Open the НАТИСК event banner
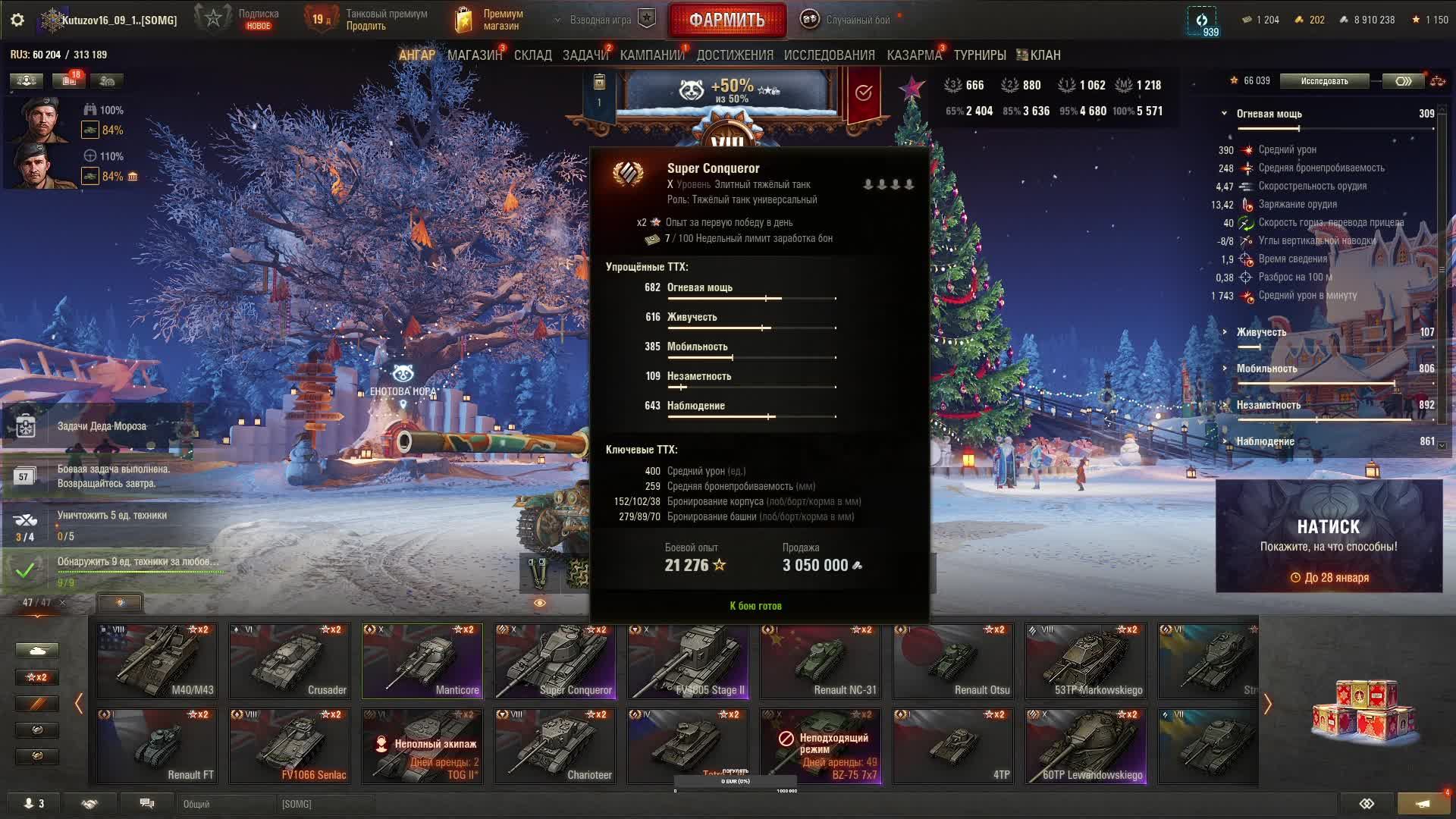The height and width of the screenshot is (819, 1456). tap(1329, 536)
